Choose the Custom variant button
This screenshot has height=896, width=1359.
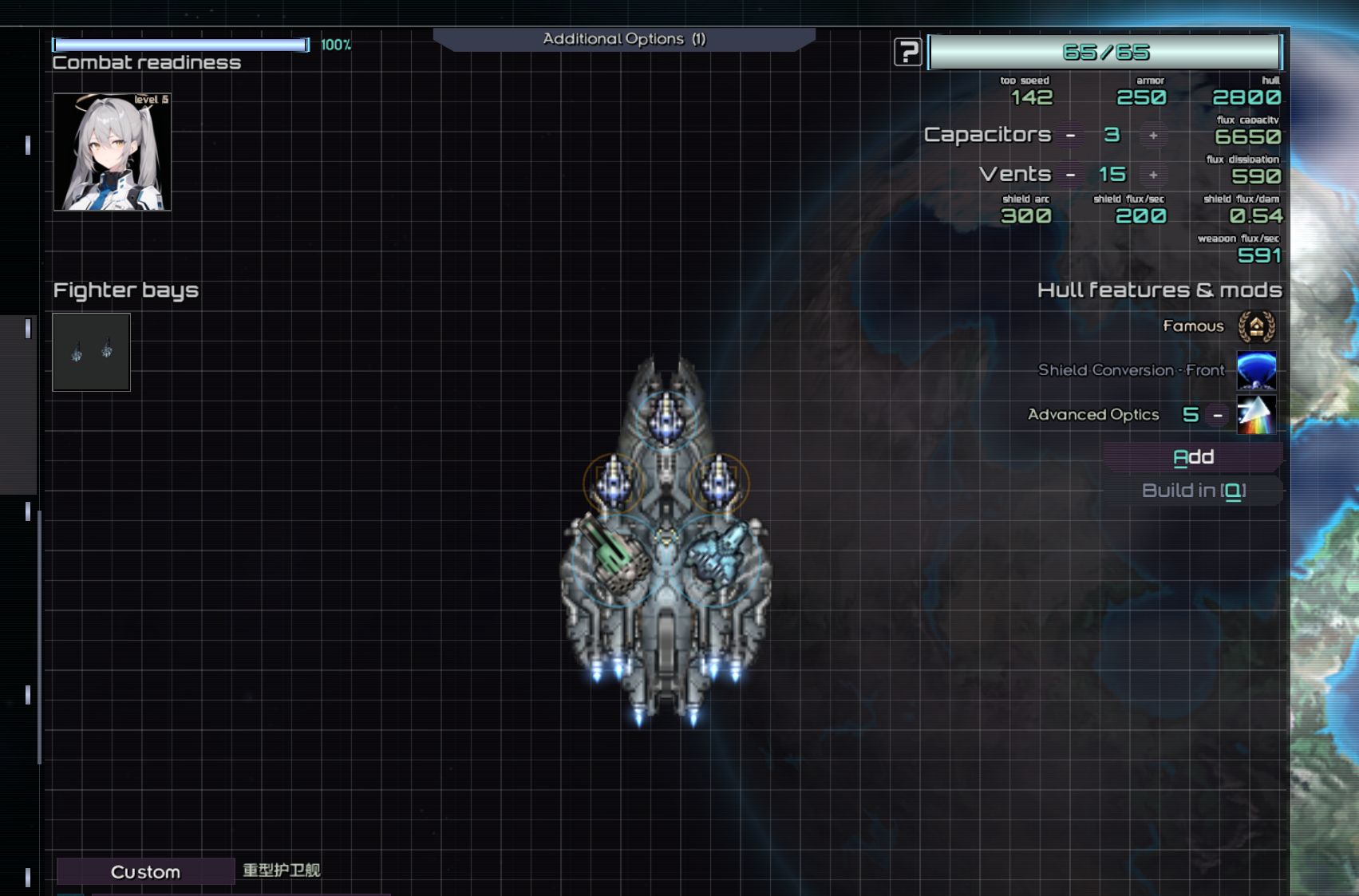[x=145, y=872]
